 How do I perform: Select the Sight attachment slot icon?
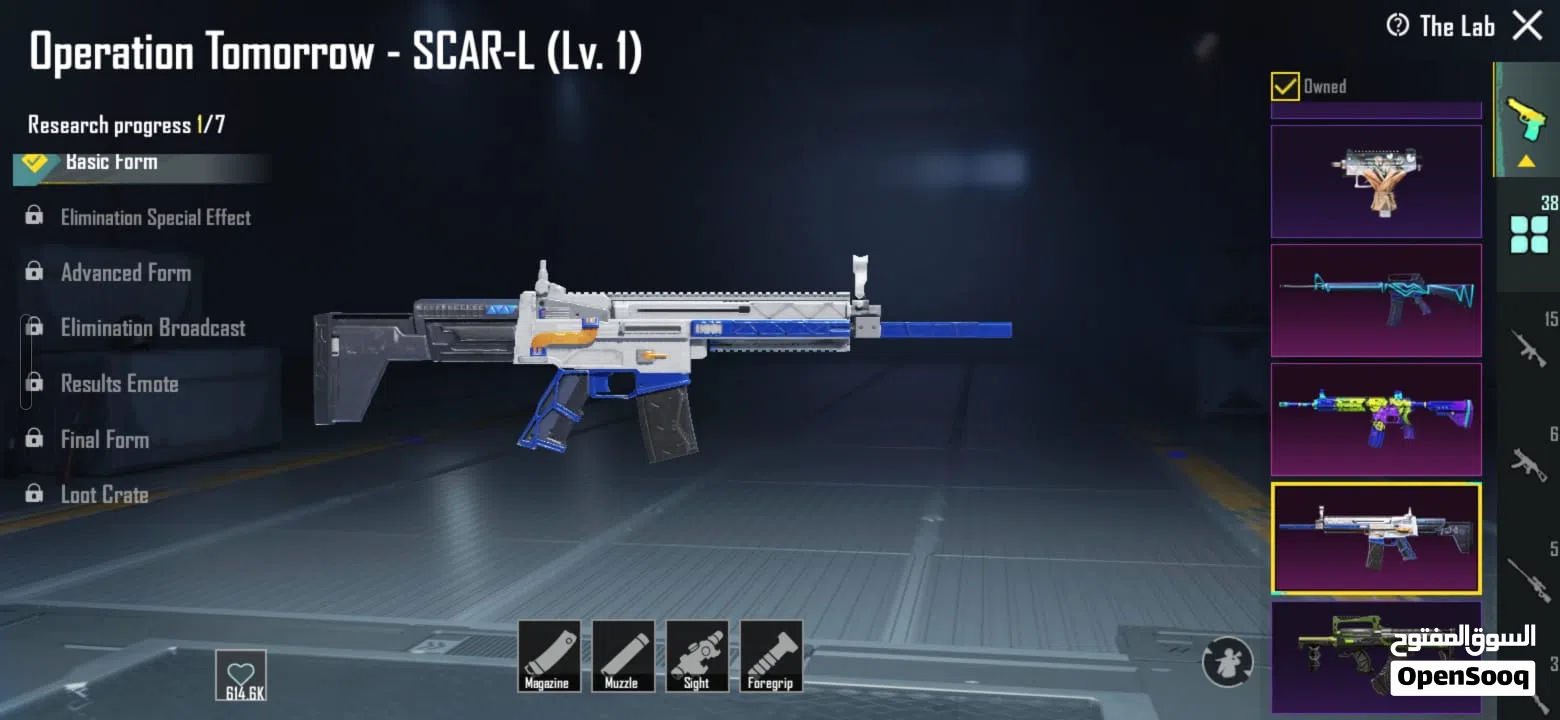(697, 655)
